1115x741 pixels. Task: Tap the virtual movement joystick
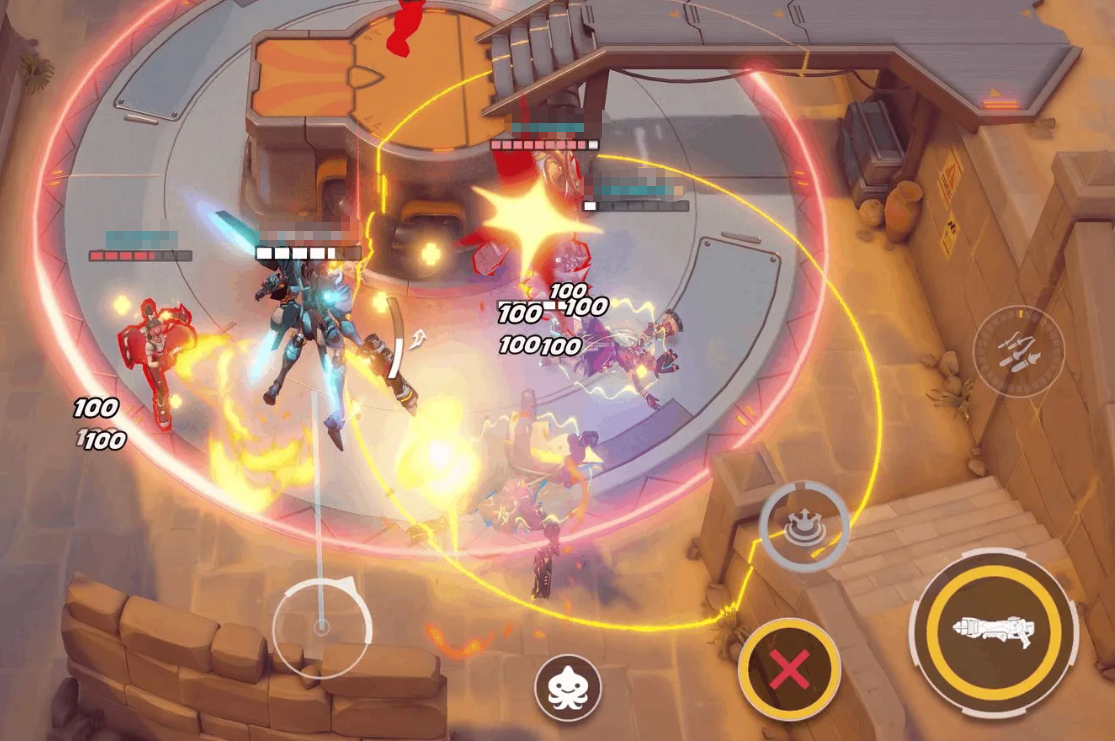click(x=321, y=627)
